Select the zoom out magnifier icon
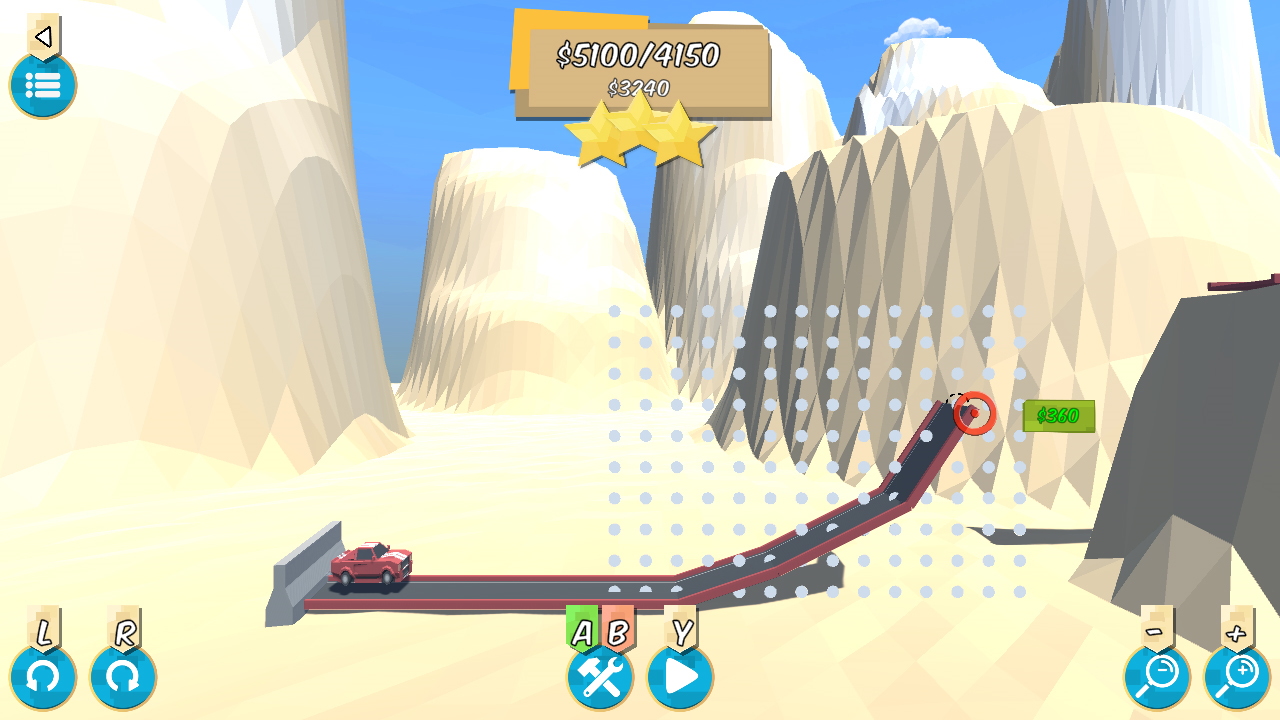This screenshot has height=720, width=1280. coord(1157,677)
